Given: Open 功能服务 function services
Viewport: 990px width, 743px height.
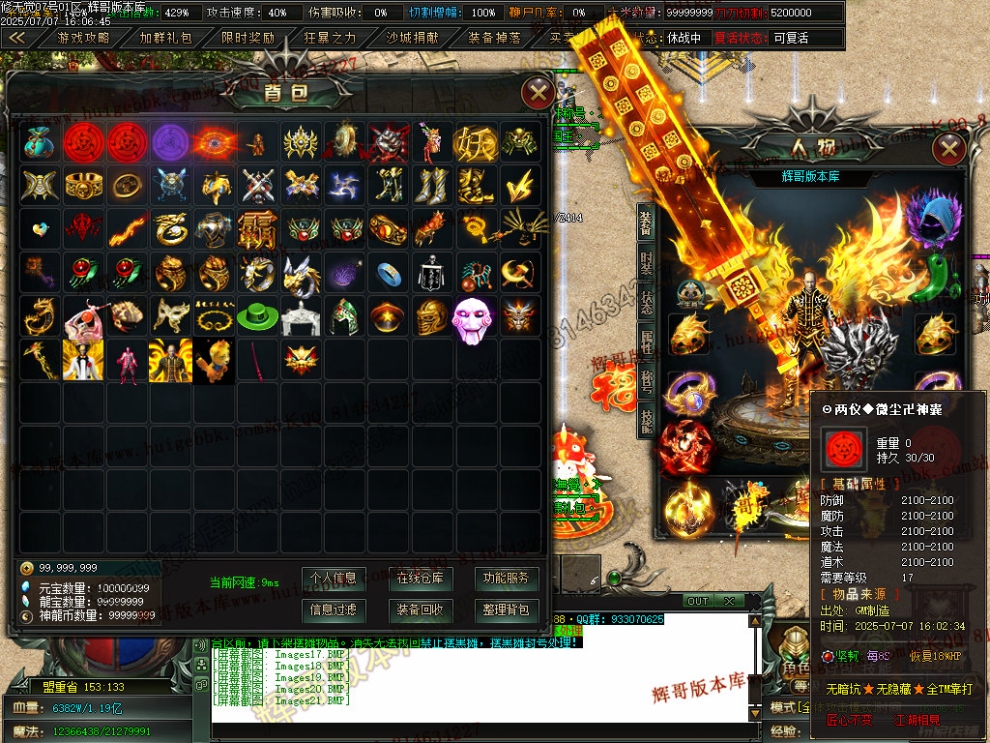Looking at the screenshot, I should (507, 578).
